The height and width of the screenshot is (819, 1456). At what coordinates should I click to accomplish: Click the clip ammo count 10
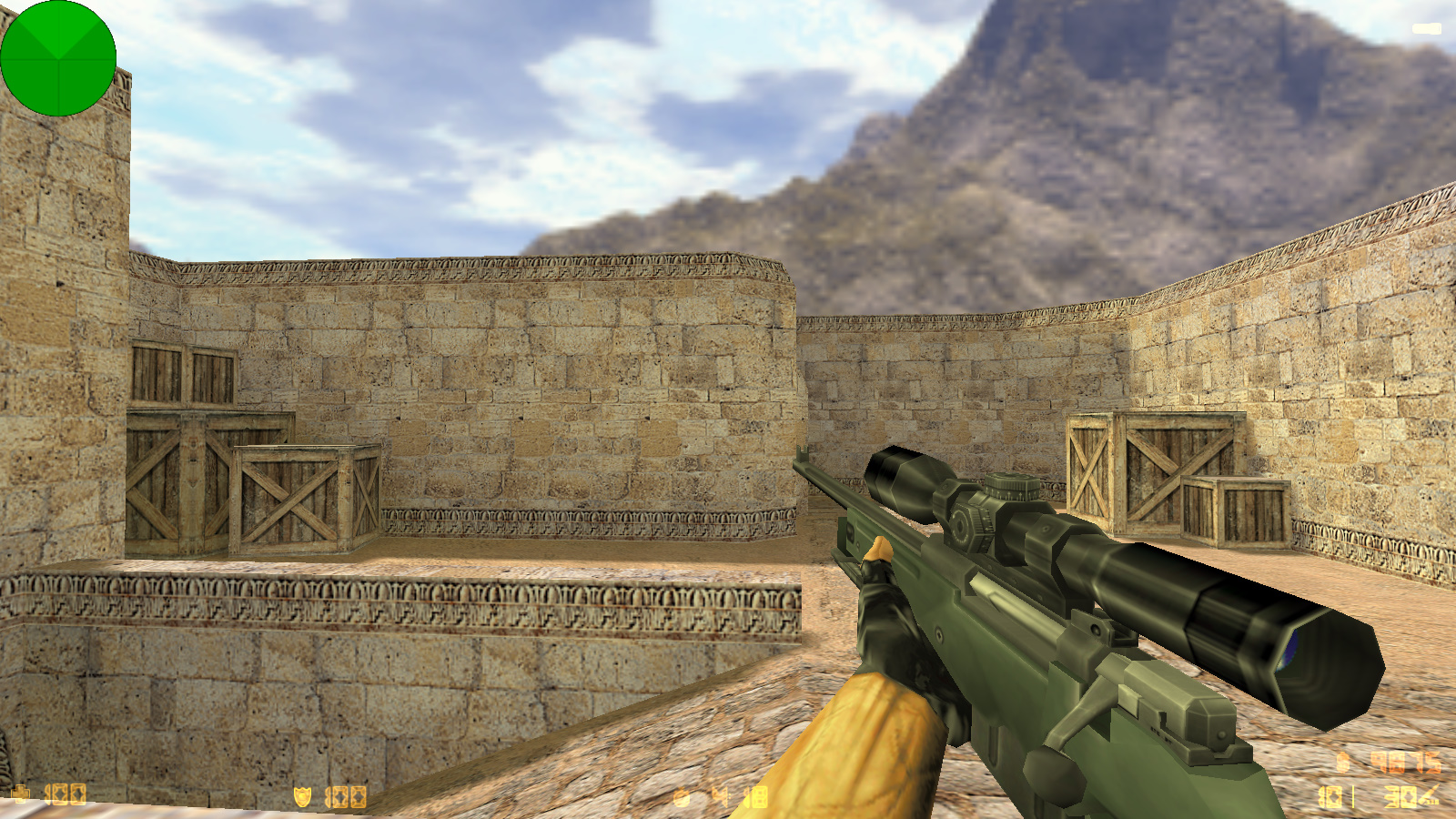[x=1330, y=797]
